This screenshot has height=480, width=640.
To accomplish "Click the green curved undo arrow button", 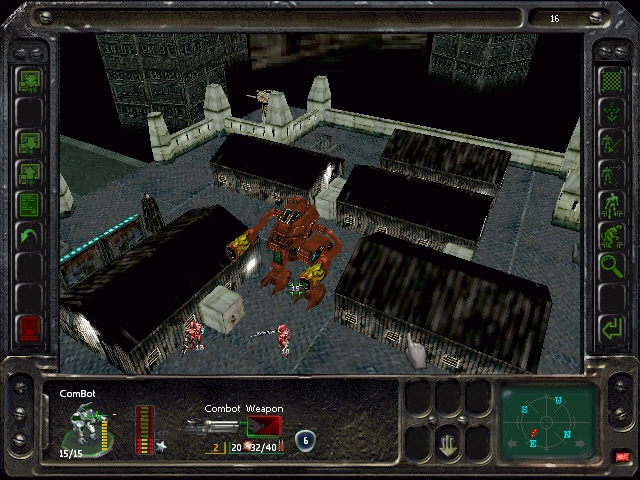I will 29,237.
